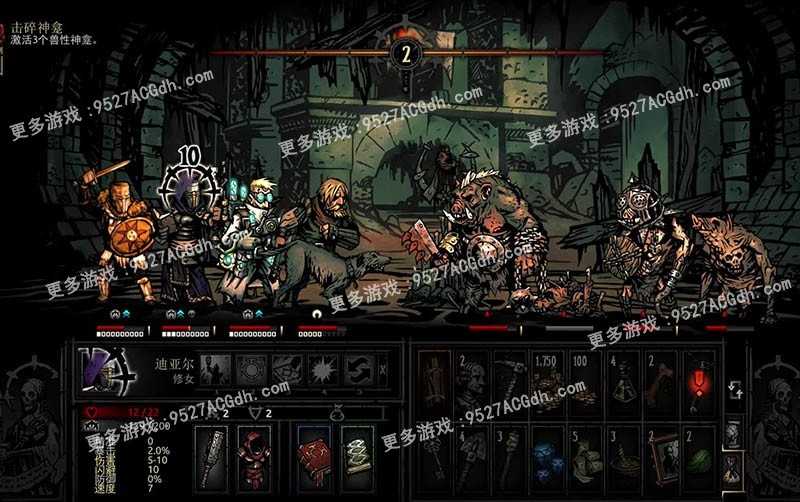Select the 100 gold stack

[583, 378]
